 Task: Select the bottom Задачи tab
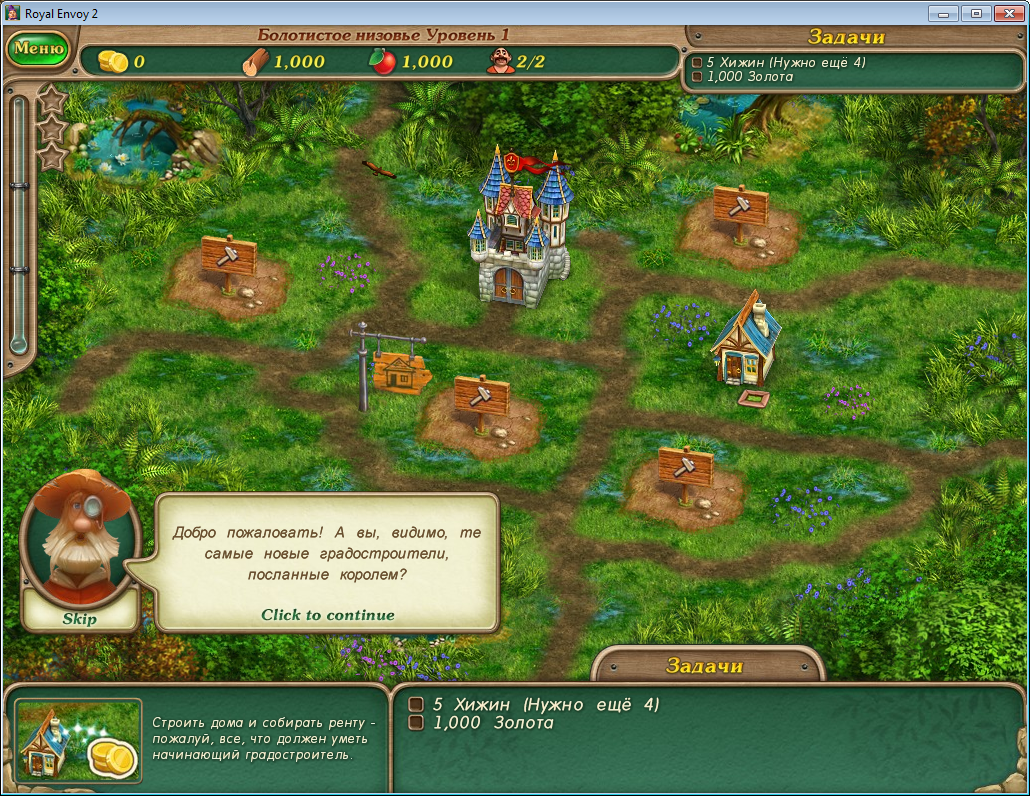pos(705,666)
